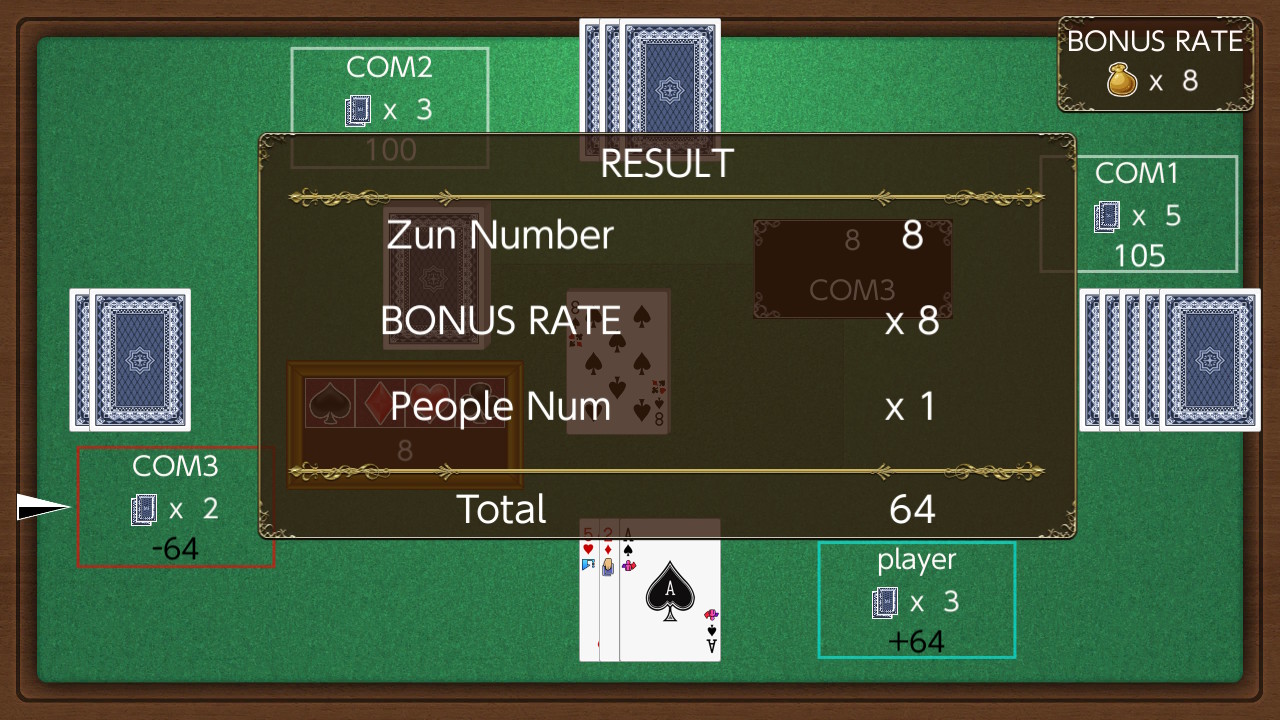1280x720 pixels.
Task: Click the 8 of spades in the result window
Action: pyautogui.click(x=617, y=361)
